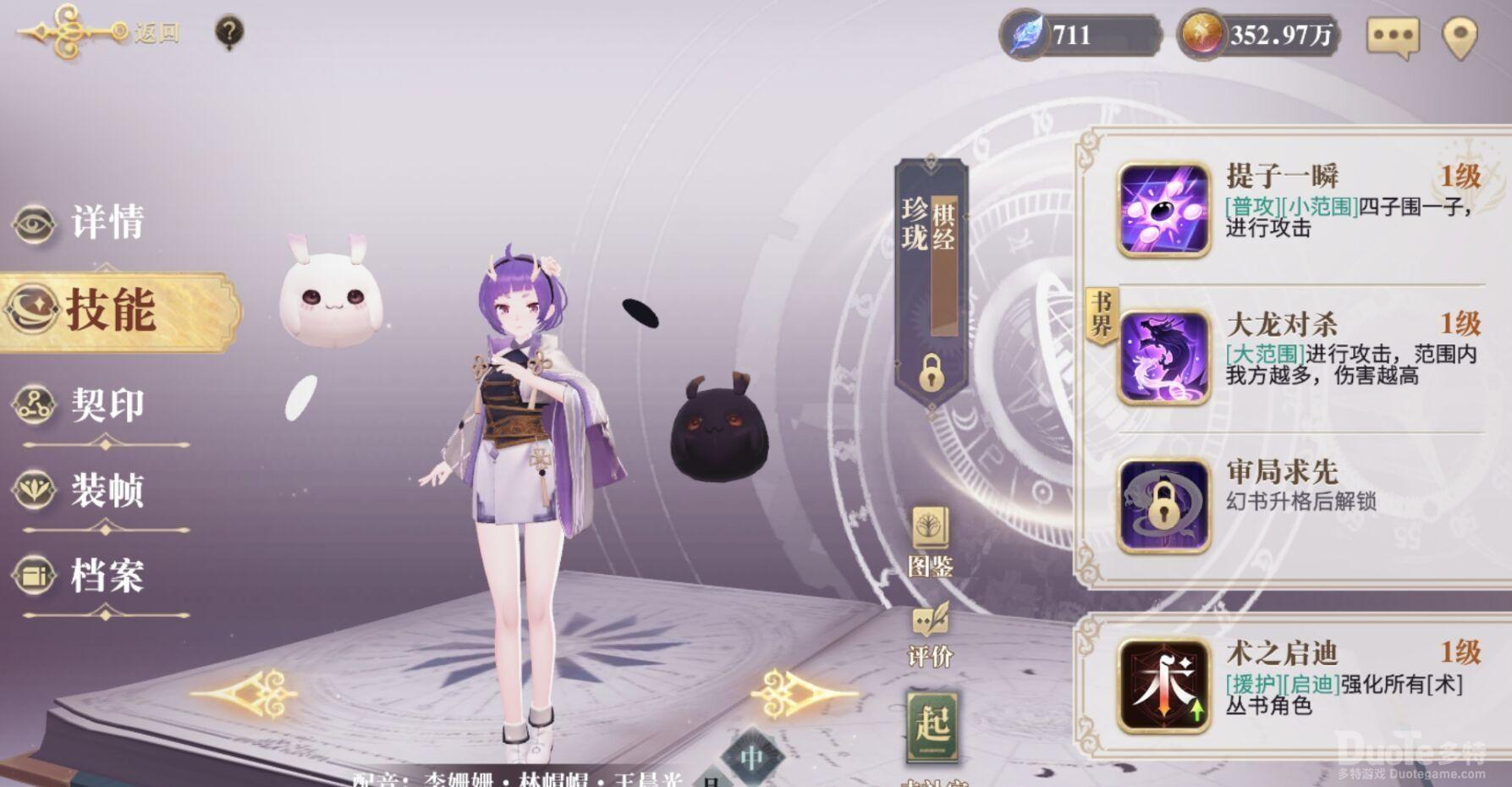Image resolution: width=1512 pixels, height=787 pixels.
Task: Open the chat message bubble icon
Action: tap(1393, 34)
